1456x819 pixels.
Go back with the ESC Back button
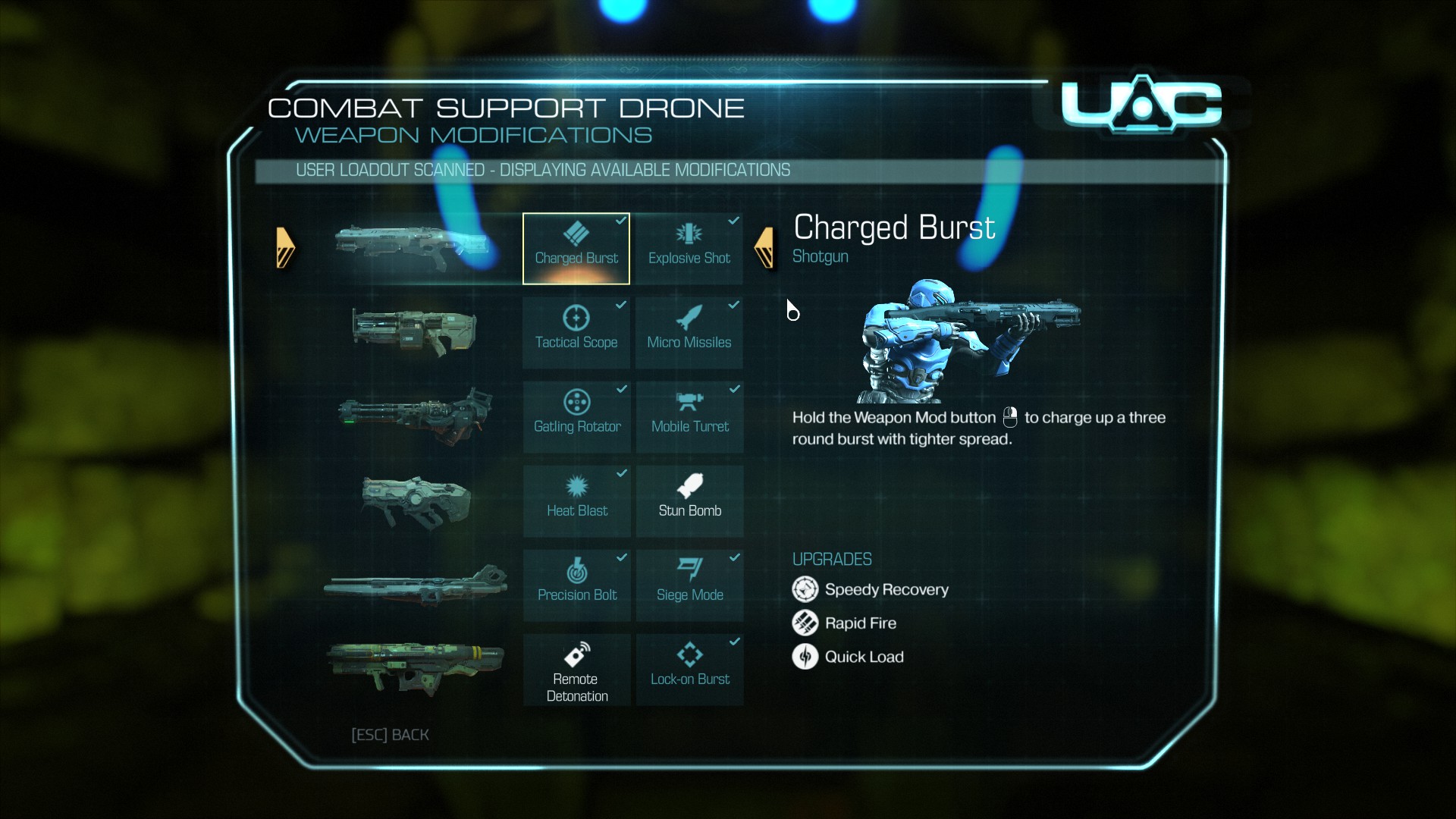tap(390, 735)
